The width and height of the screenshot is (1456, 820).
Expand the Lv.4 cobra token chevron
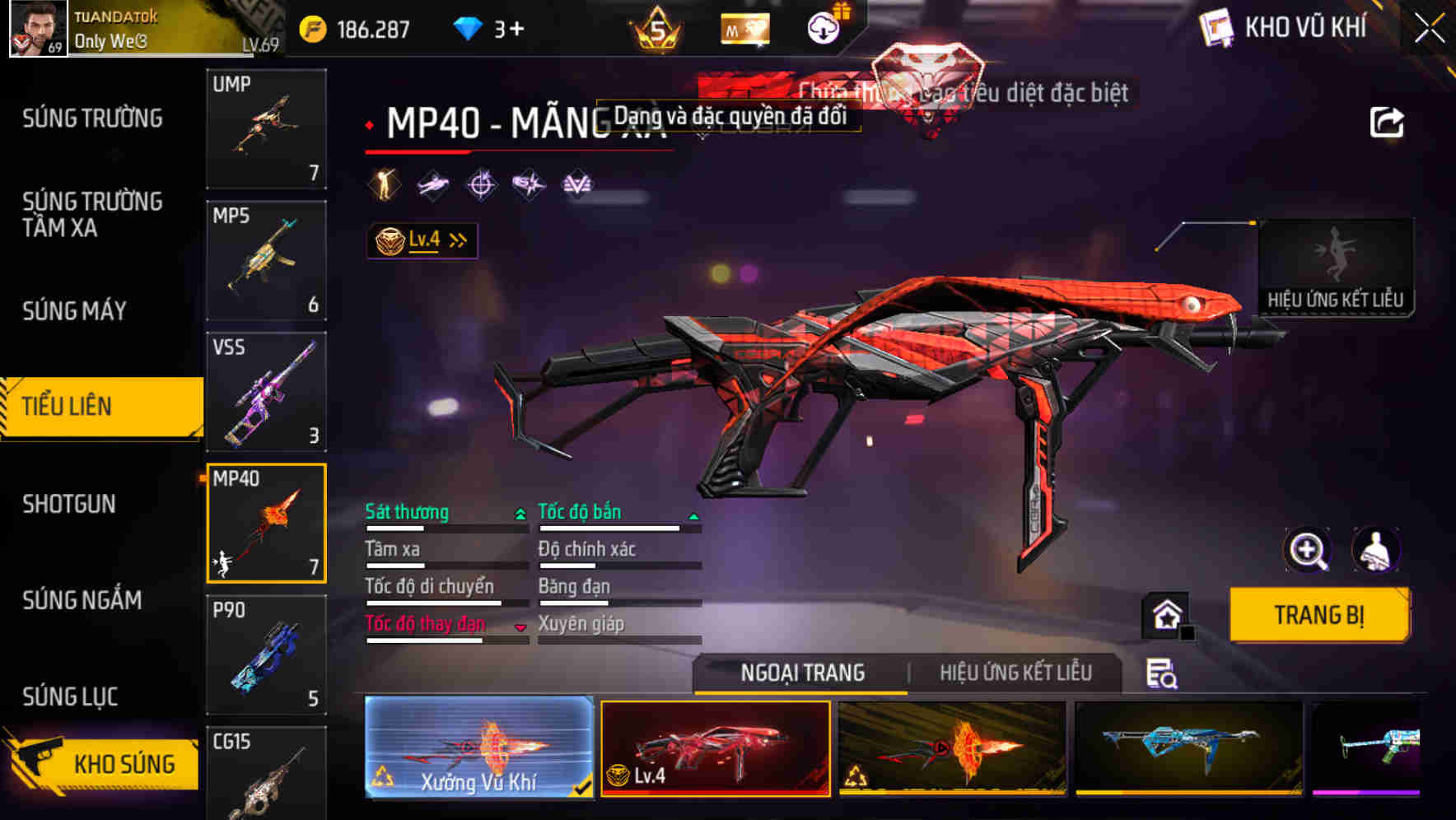[459, 239]
